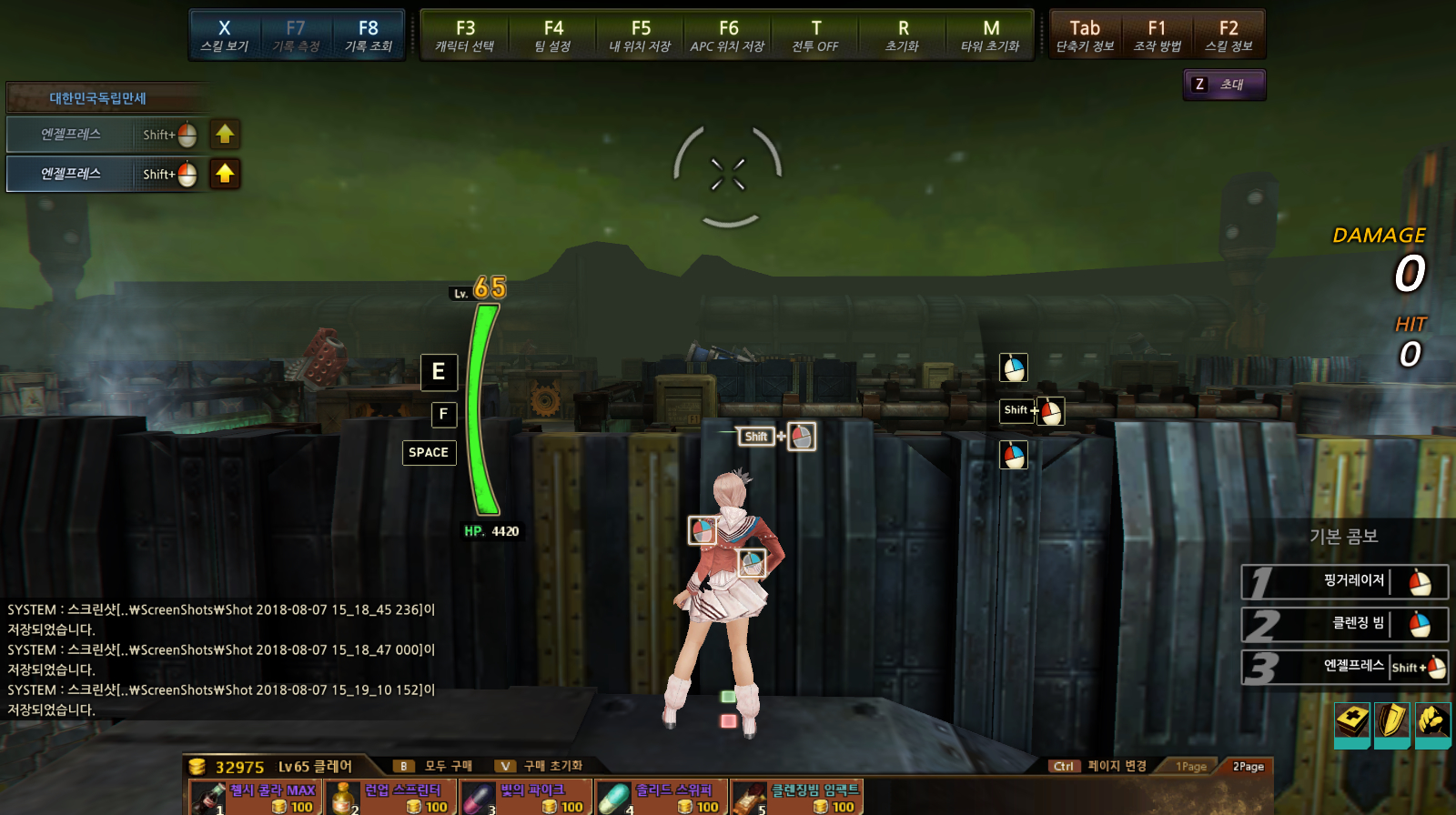This screenshot has width=1456, height=815.
Task: Open 팀 설정 team settings
Action: [x=553, y=35]
